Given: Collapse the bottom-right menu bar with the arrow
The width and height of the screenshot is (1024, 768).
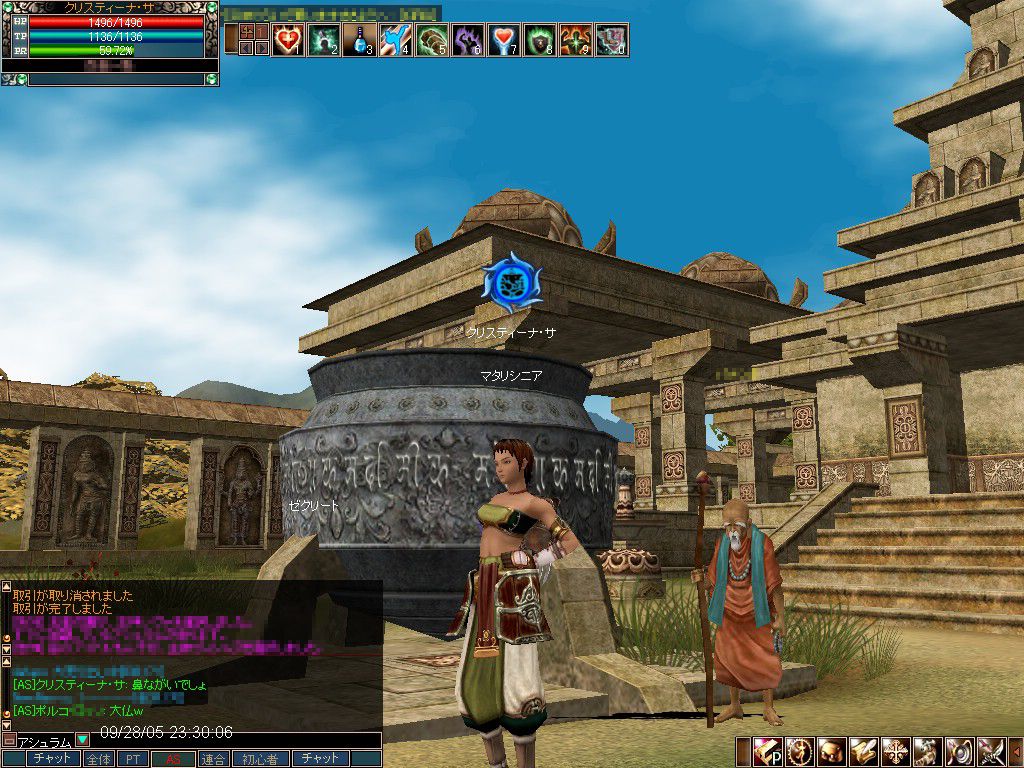Looking at the screenshot, I should click(1016, 751).
